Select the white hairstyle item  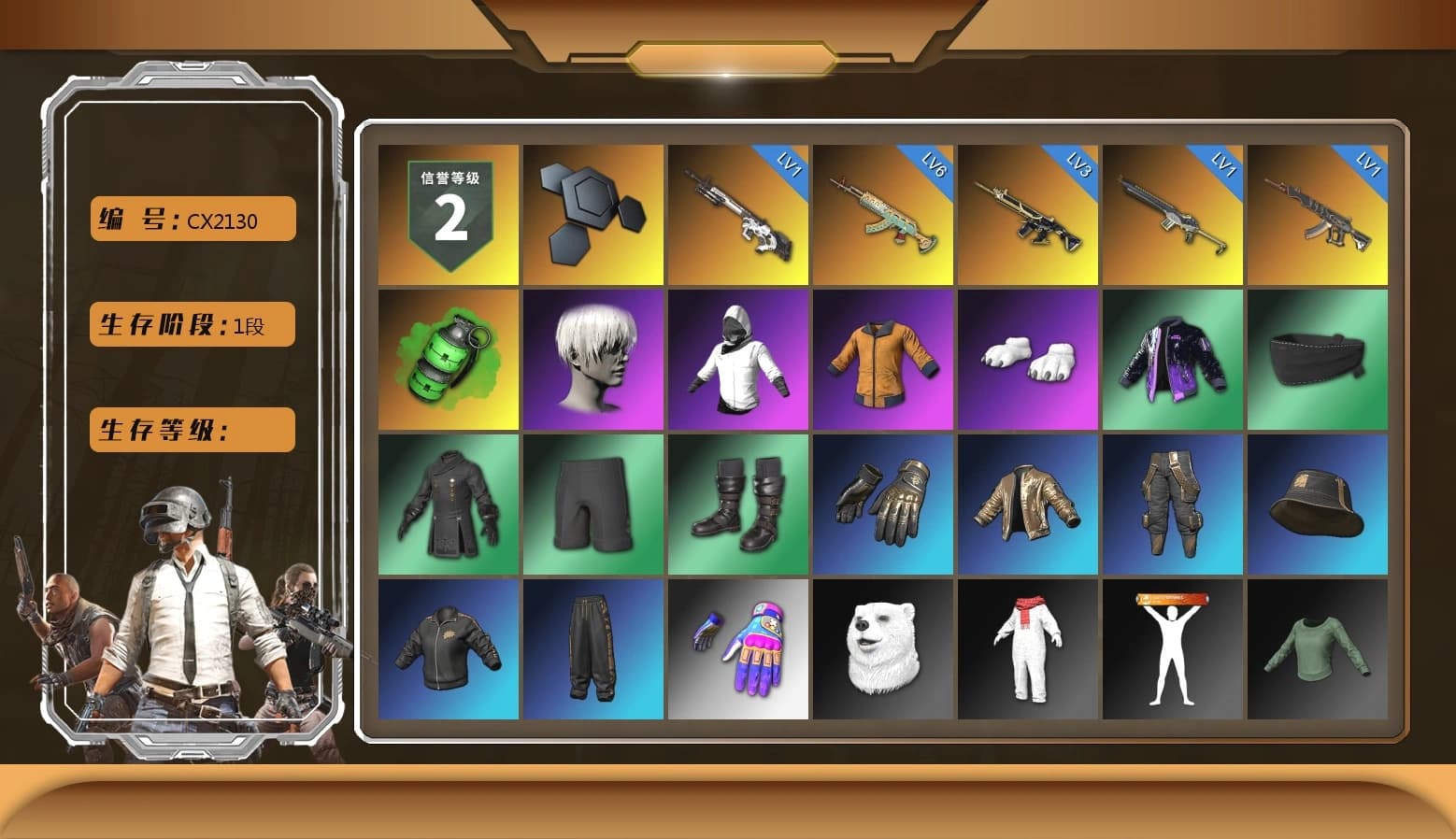592,360
